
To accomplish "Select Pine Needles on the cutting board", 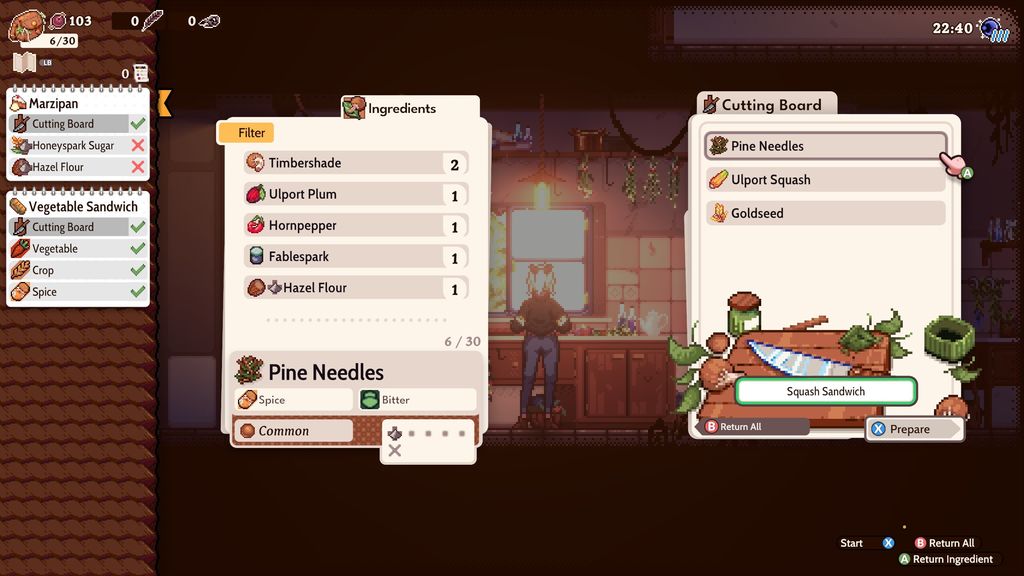I will point(825,146).
